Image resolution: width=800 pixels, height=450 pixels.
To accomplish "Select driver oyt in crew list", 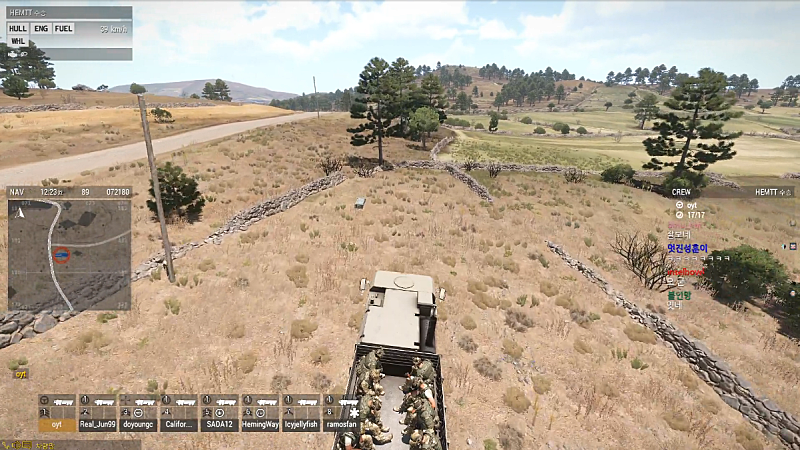I will pos(691,204).
